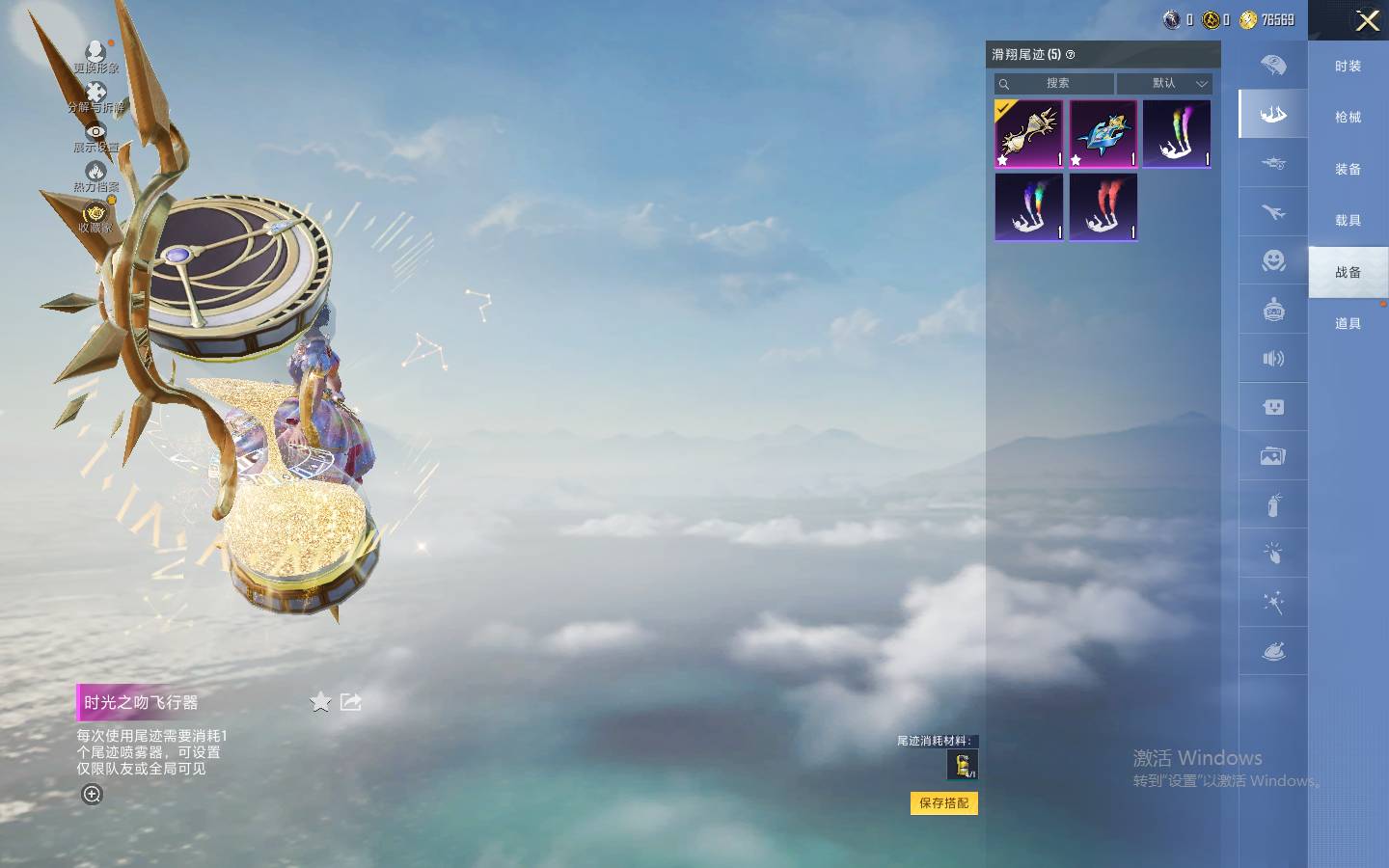Select the parachute subcategory icon

click(1273, 66)
